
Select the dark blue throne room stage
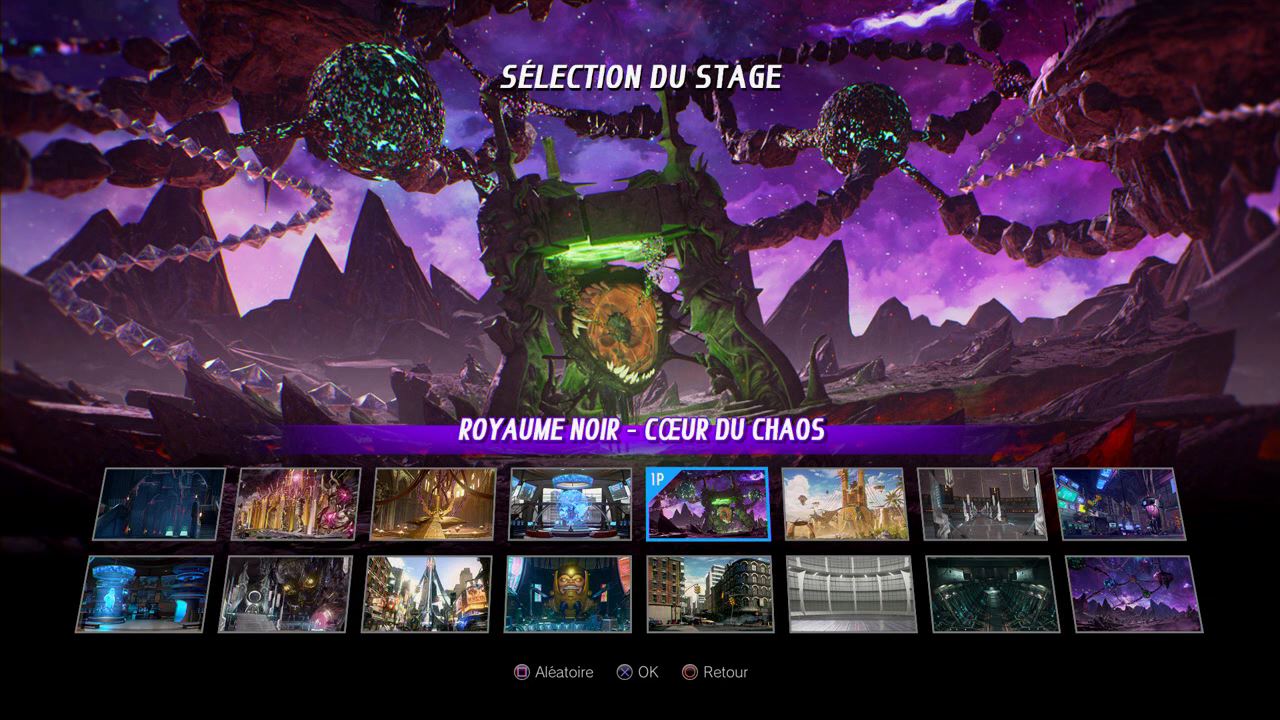pos(160,504)
